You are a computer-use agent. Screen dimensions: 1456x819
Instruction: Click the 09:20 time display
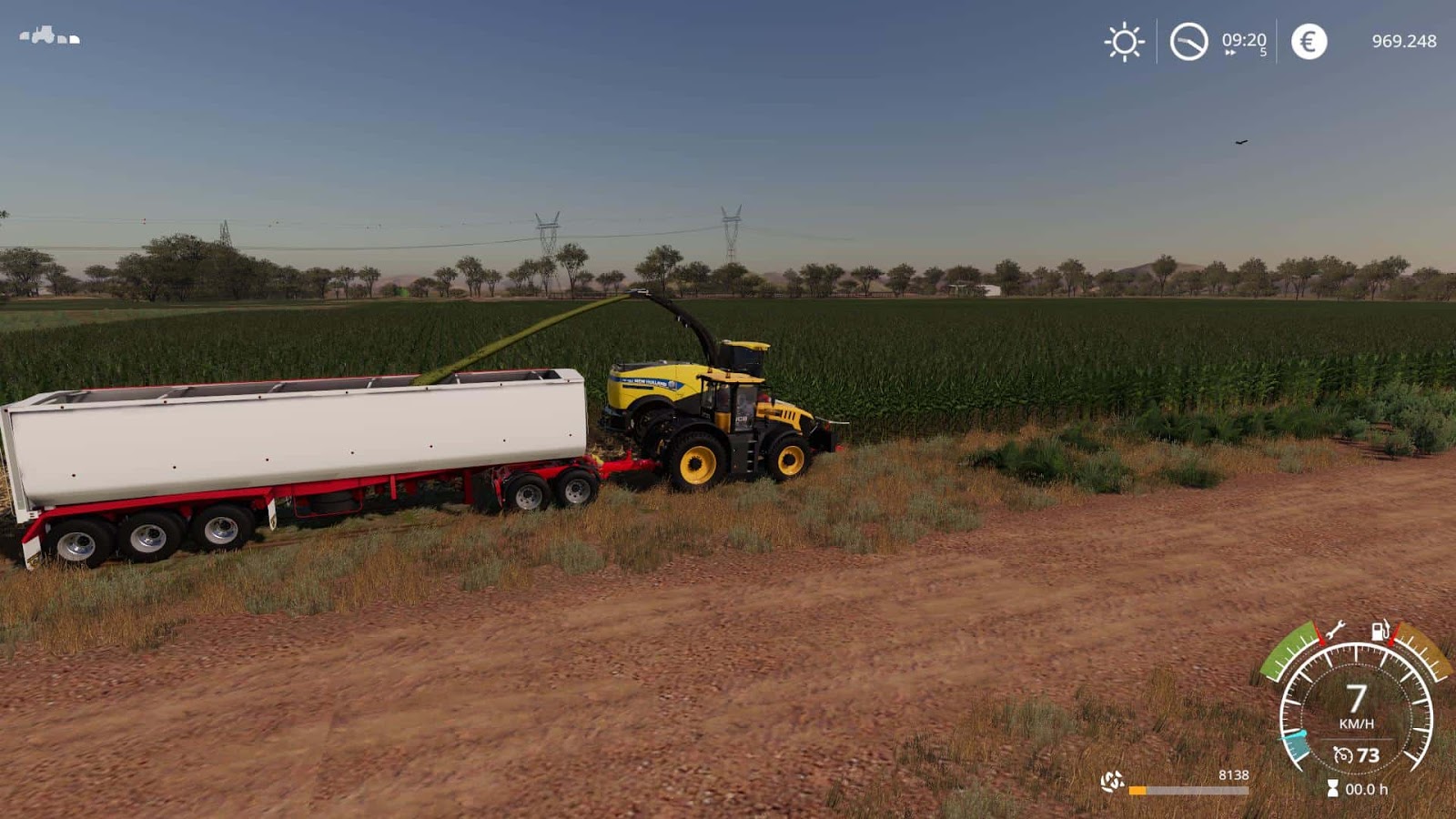1242,38
